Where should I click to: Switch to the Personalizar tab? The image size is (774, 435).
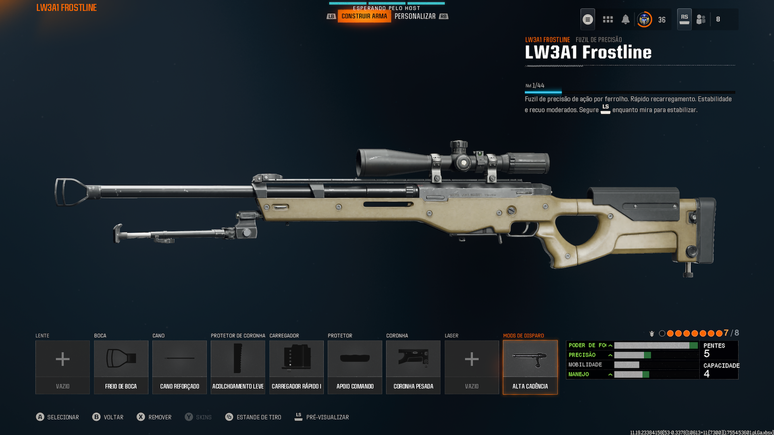(x=415, y=16)
